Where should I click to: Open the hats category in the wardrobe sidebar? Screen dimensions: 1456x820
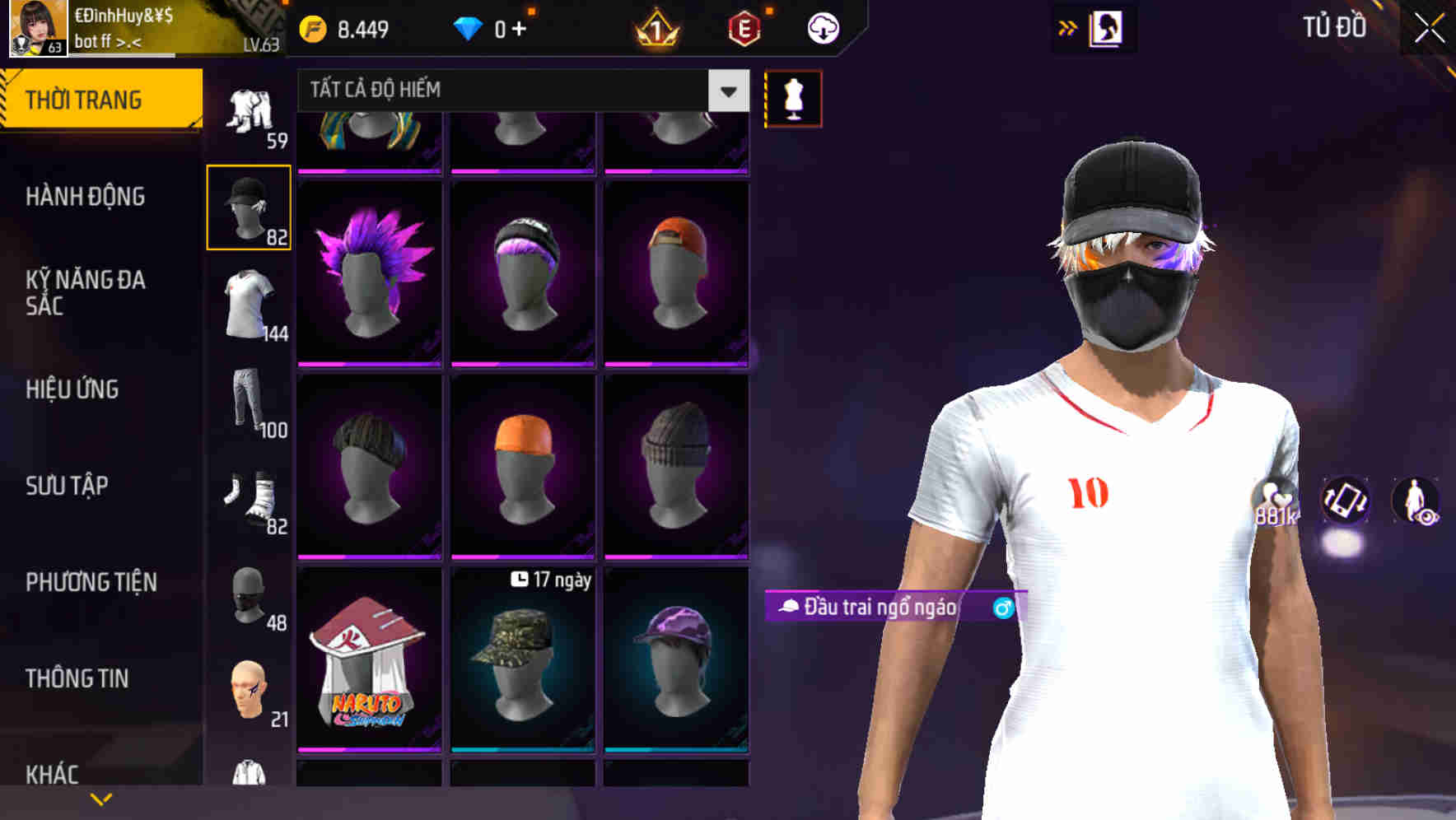tap(248, 207)
